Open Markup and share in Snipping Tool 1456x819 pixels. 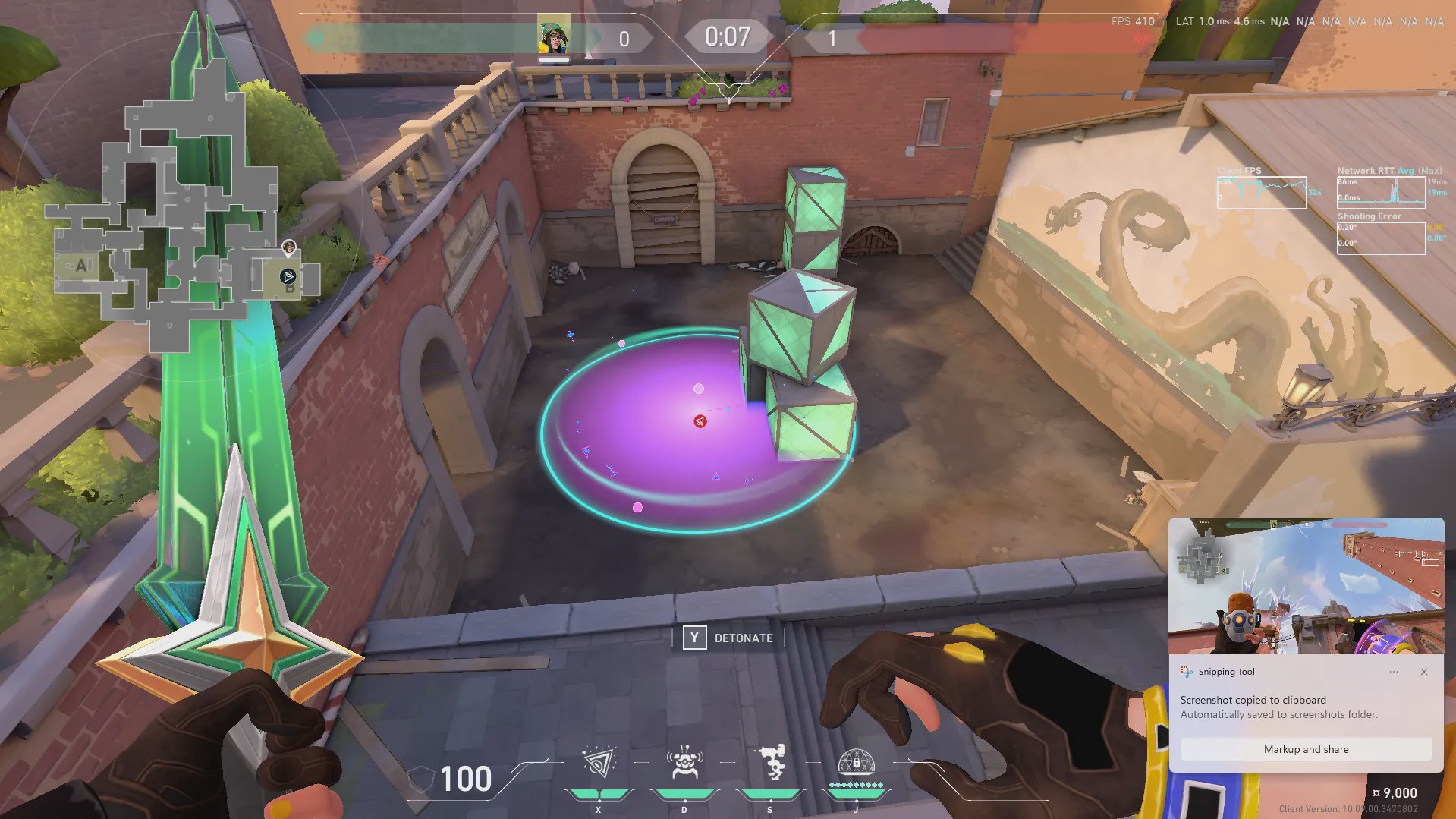[1305, 749]
